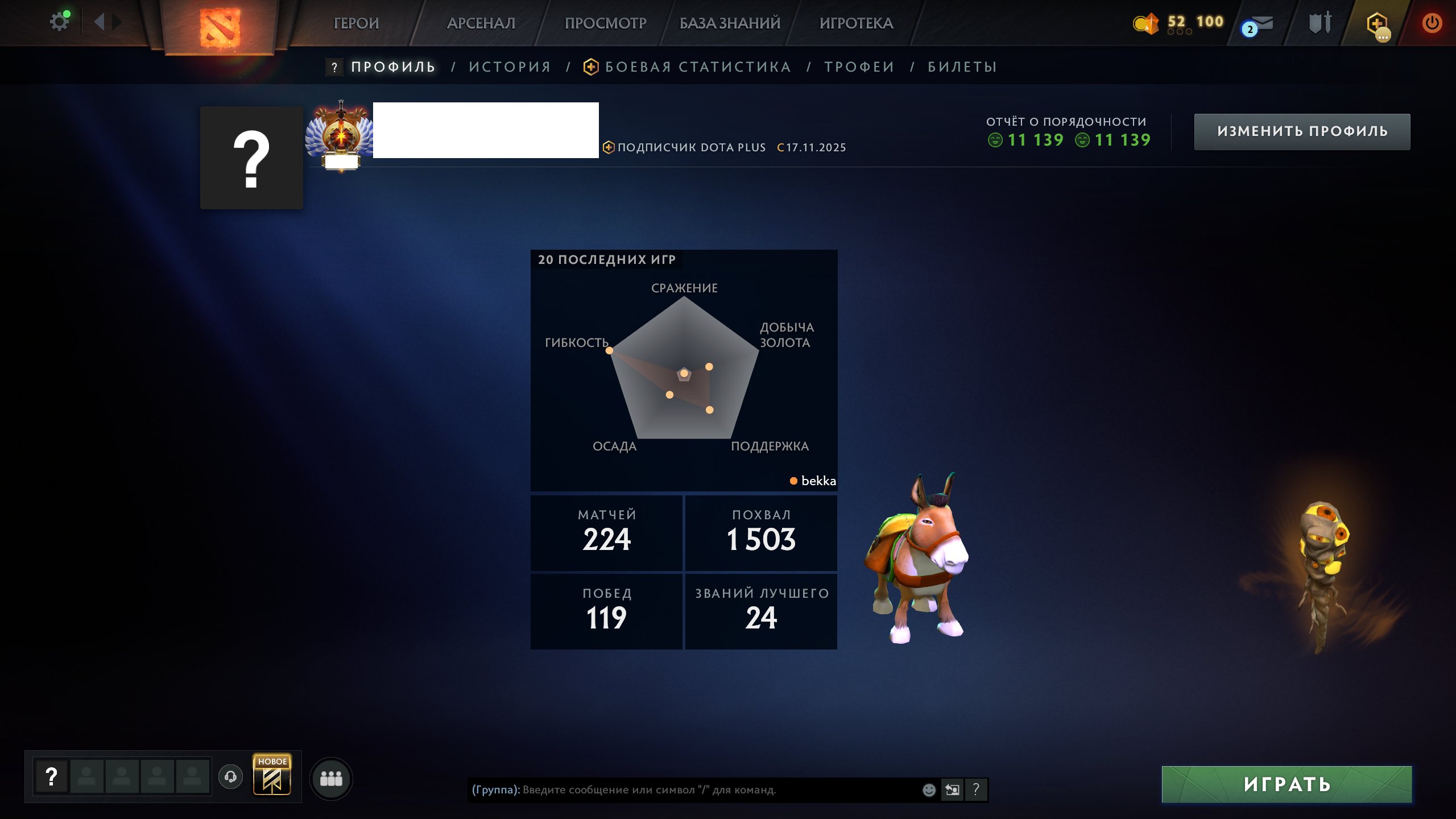Open voice chat headset settings
1456x819 pixels.
click(230, 778)
